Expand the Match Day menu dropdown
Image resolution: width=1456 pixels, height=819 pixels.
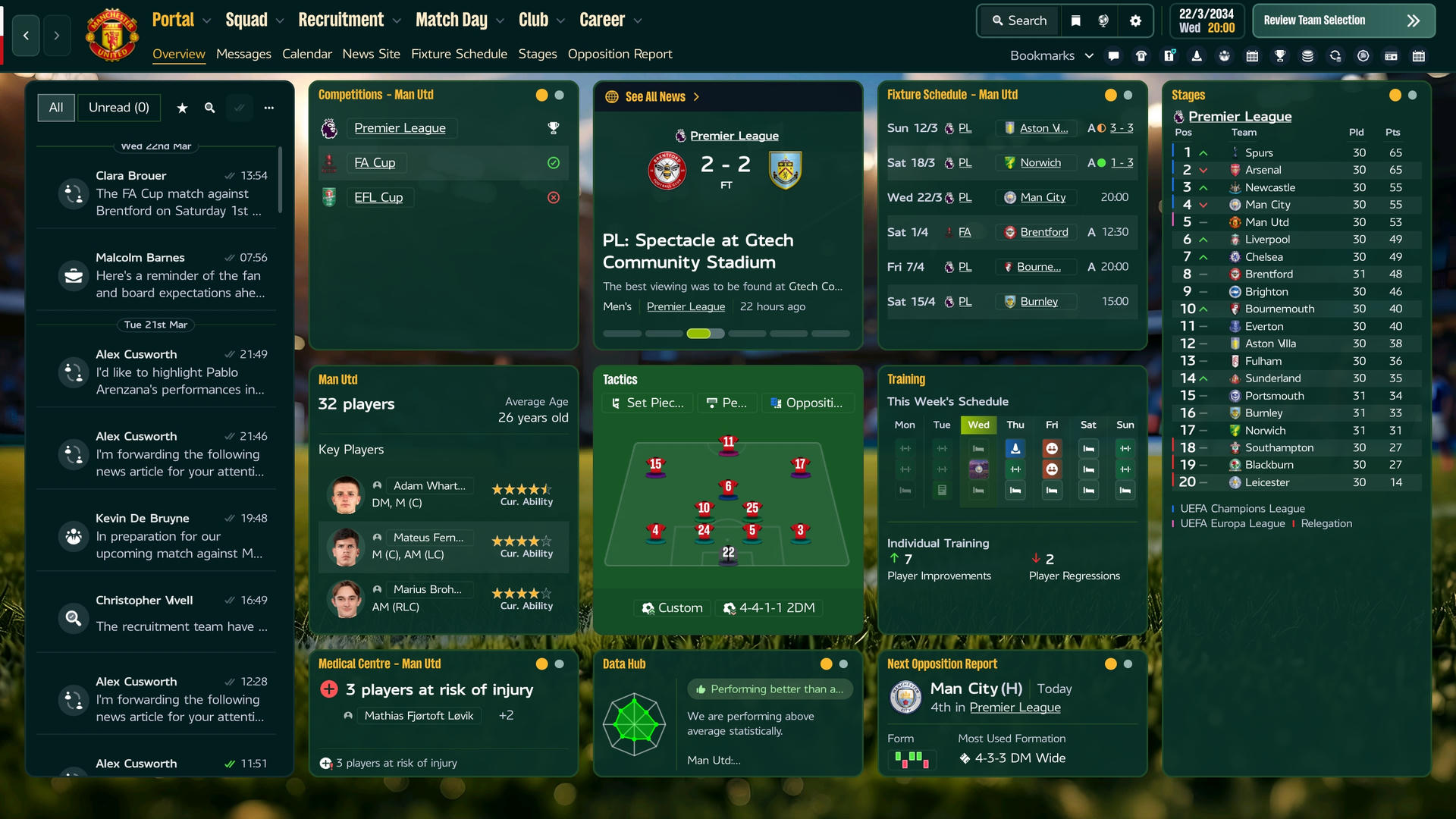499,19
